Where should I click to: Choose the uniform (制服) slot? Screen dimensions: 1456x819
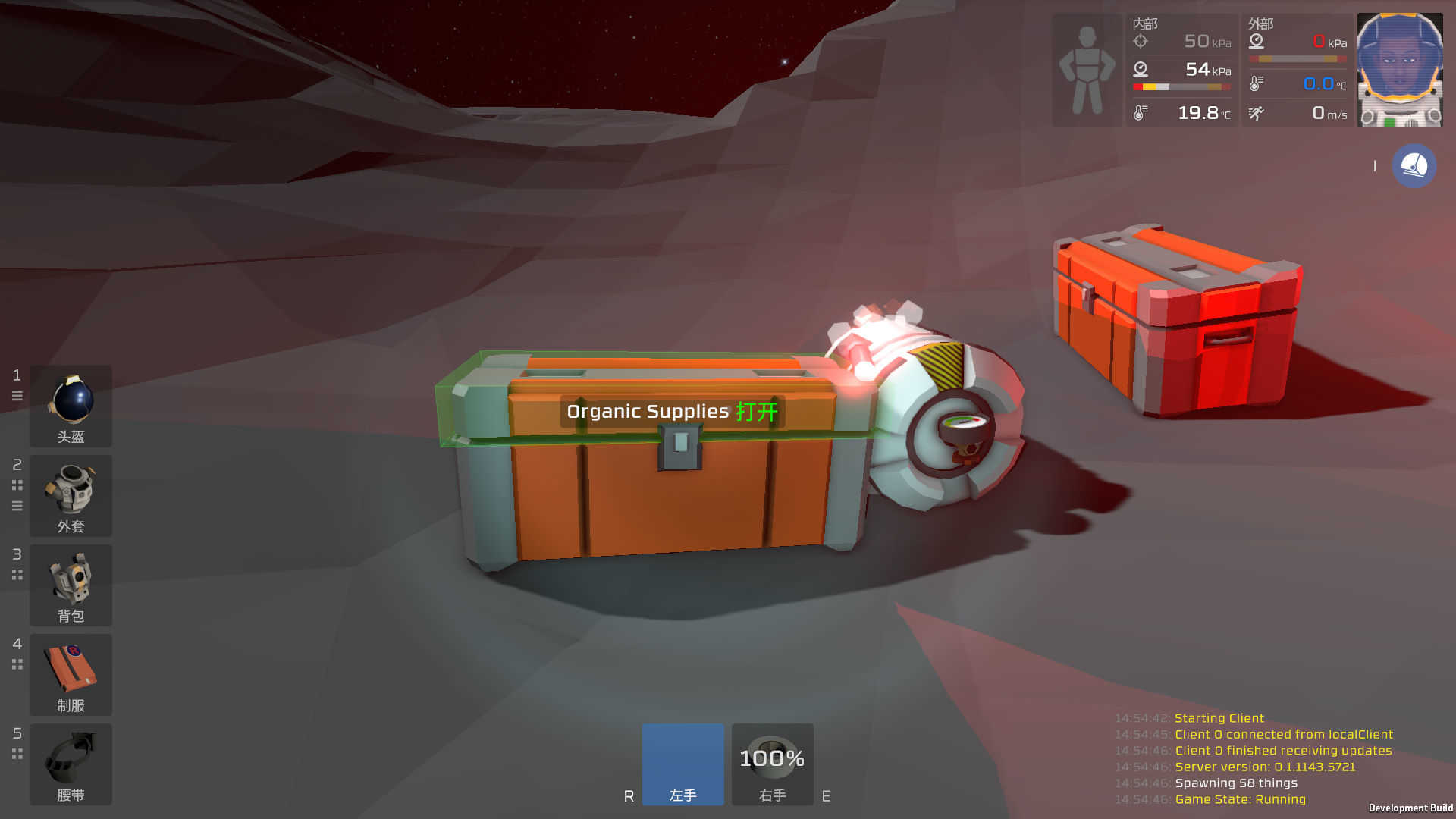(x=71, y=674)
